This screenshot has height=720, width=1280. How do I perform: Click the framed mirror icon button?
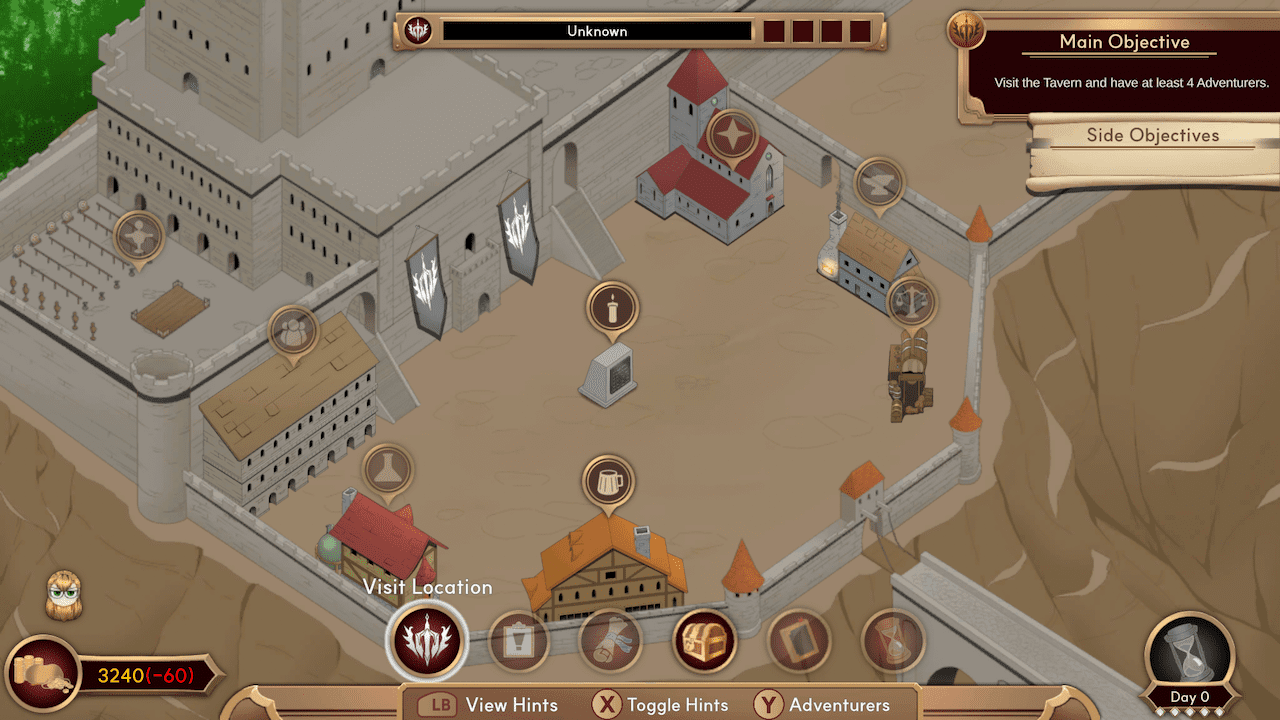[798, 641]
